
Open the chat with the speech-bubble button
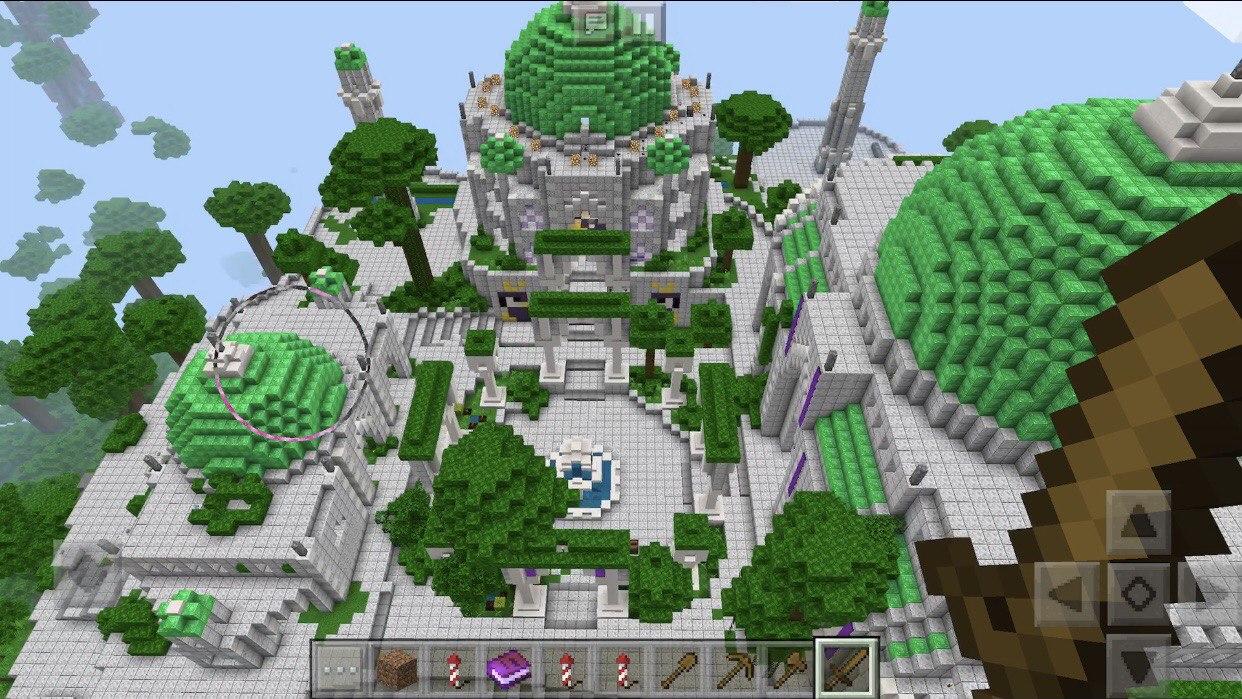coord(595,22)
